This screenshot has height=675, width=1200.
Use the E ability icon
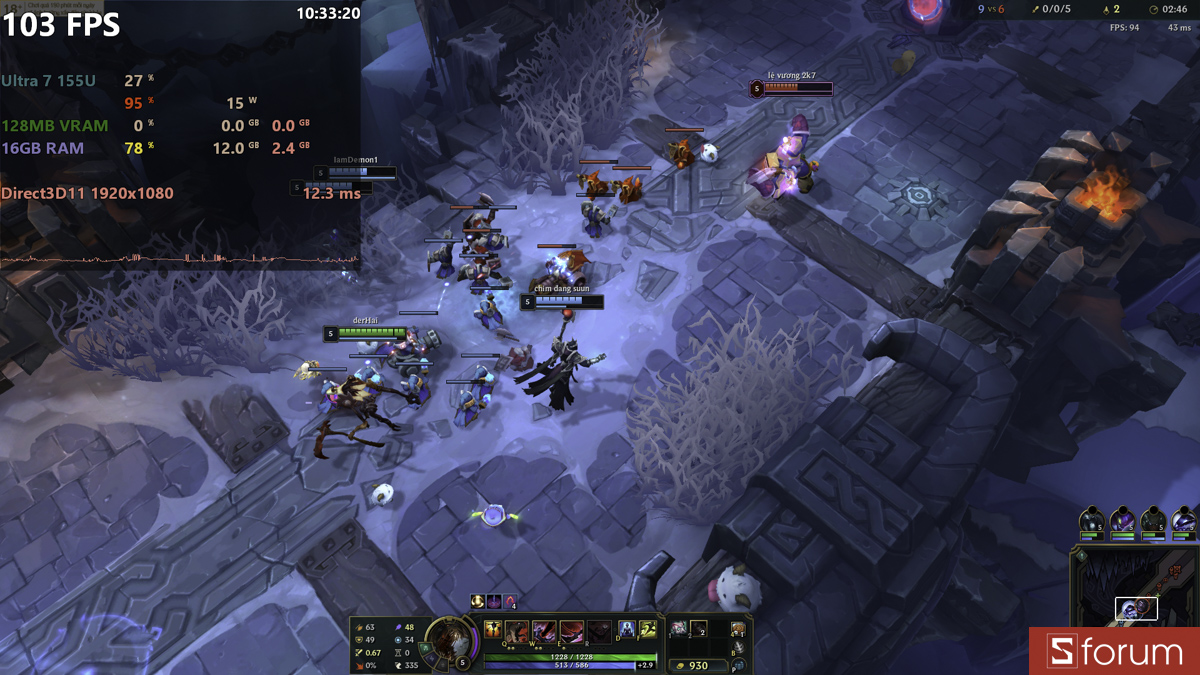572,631
